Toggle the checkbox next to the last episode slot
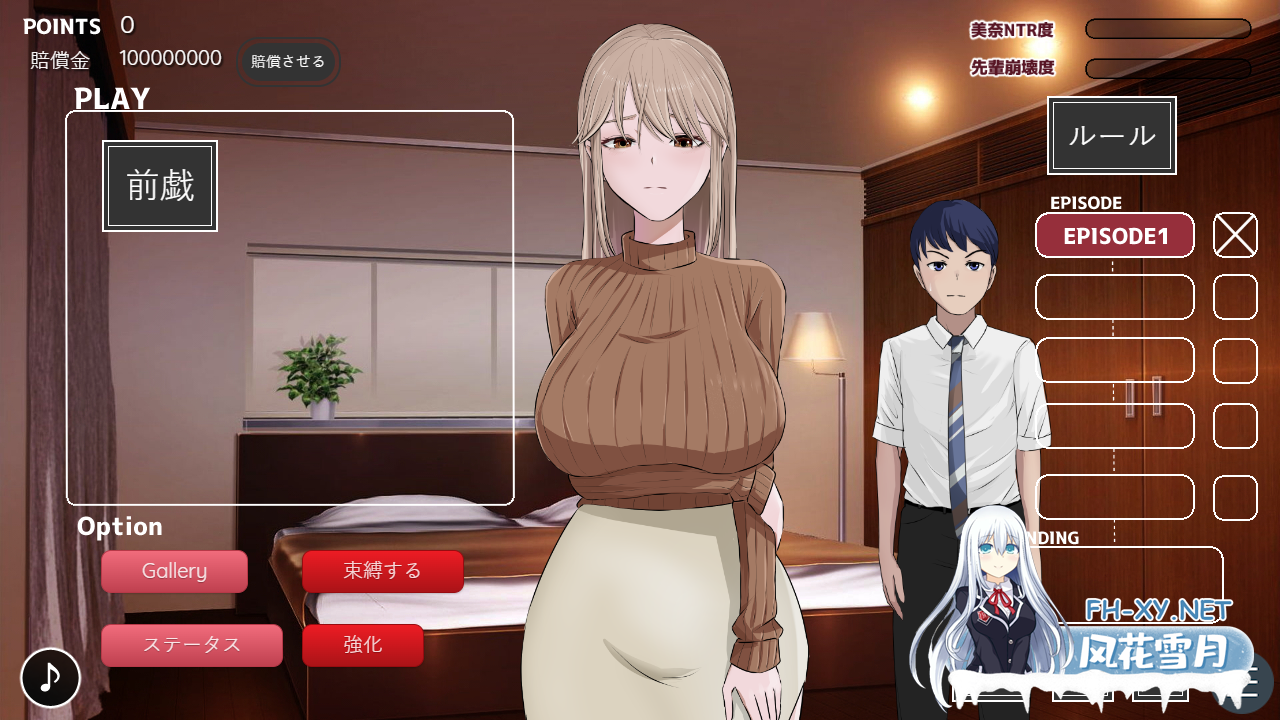The image size is (1280, 720). coord(1234,497)
